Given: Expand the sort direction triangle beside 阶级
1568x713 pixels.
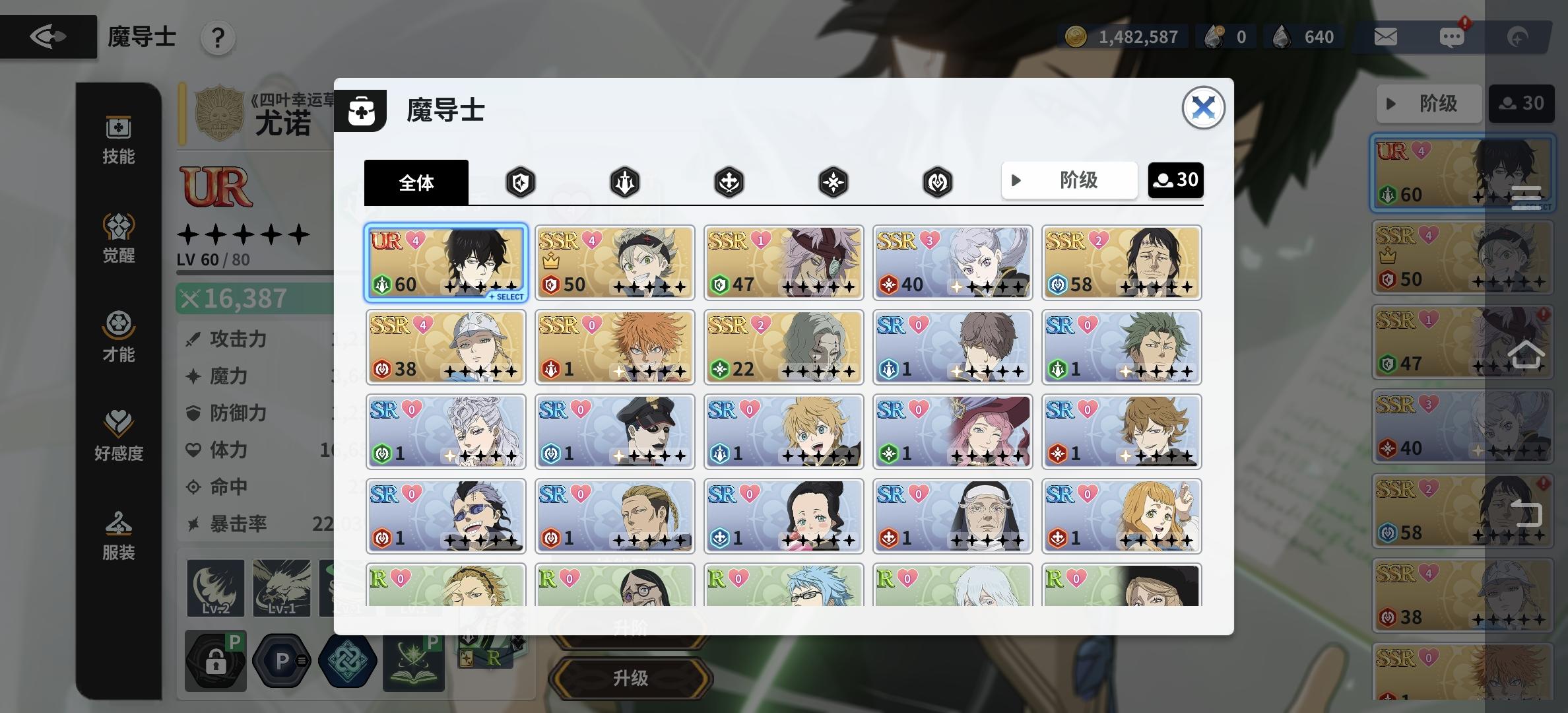Looking at the screenshot, I should (x=1016, y=180).
